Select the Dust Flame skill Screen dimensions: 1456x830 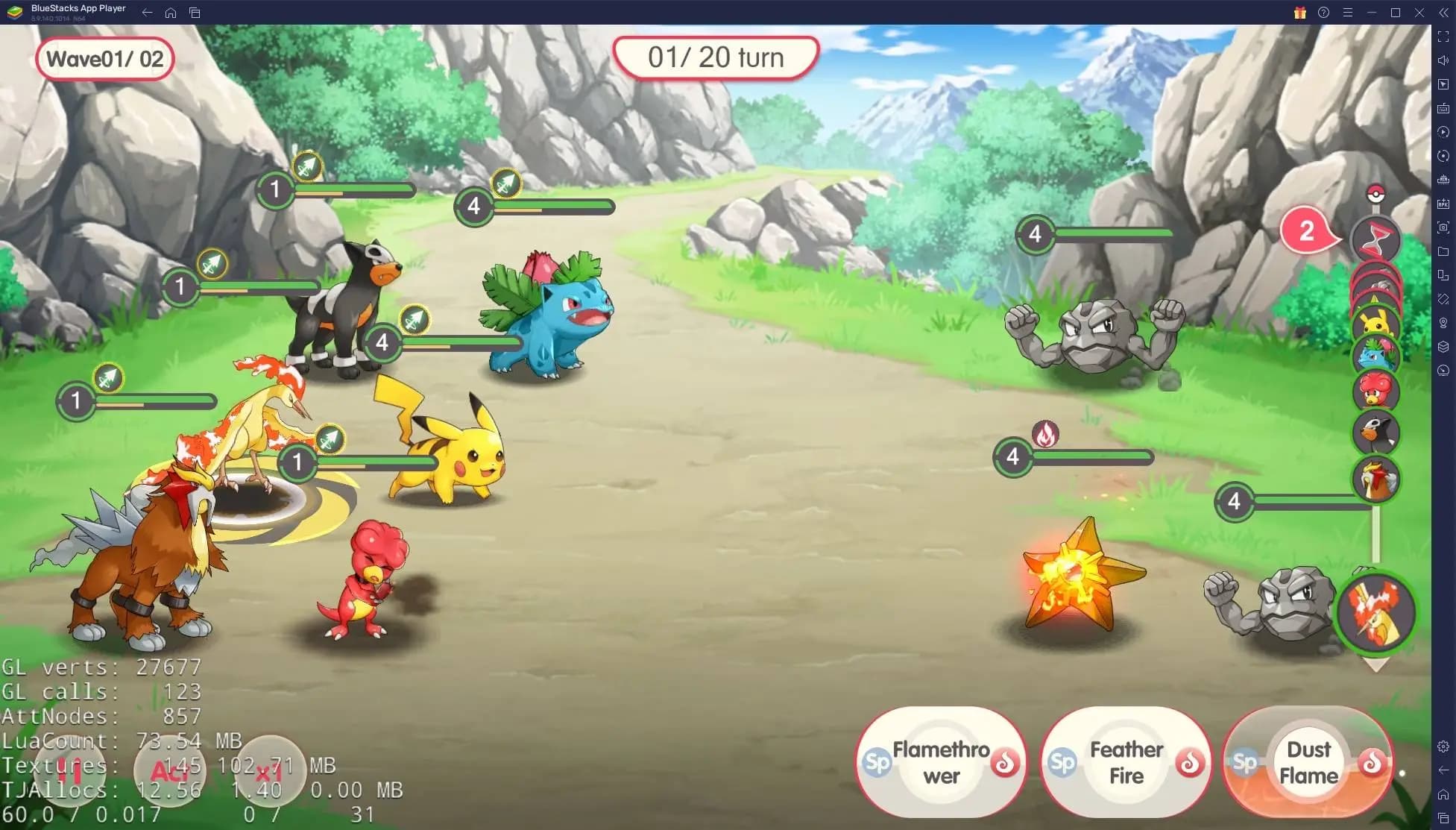(x=1308, y=762)
